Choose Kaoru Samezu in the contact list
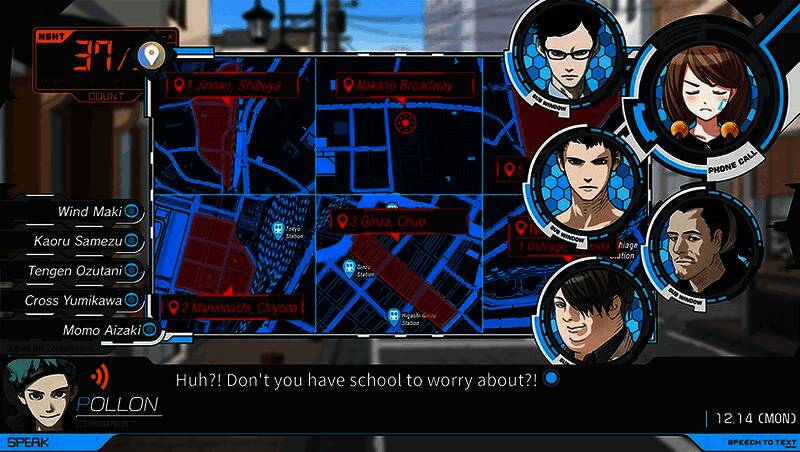 88,241
